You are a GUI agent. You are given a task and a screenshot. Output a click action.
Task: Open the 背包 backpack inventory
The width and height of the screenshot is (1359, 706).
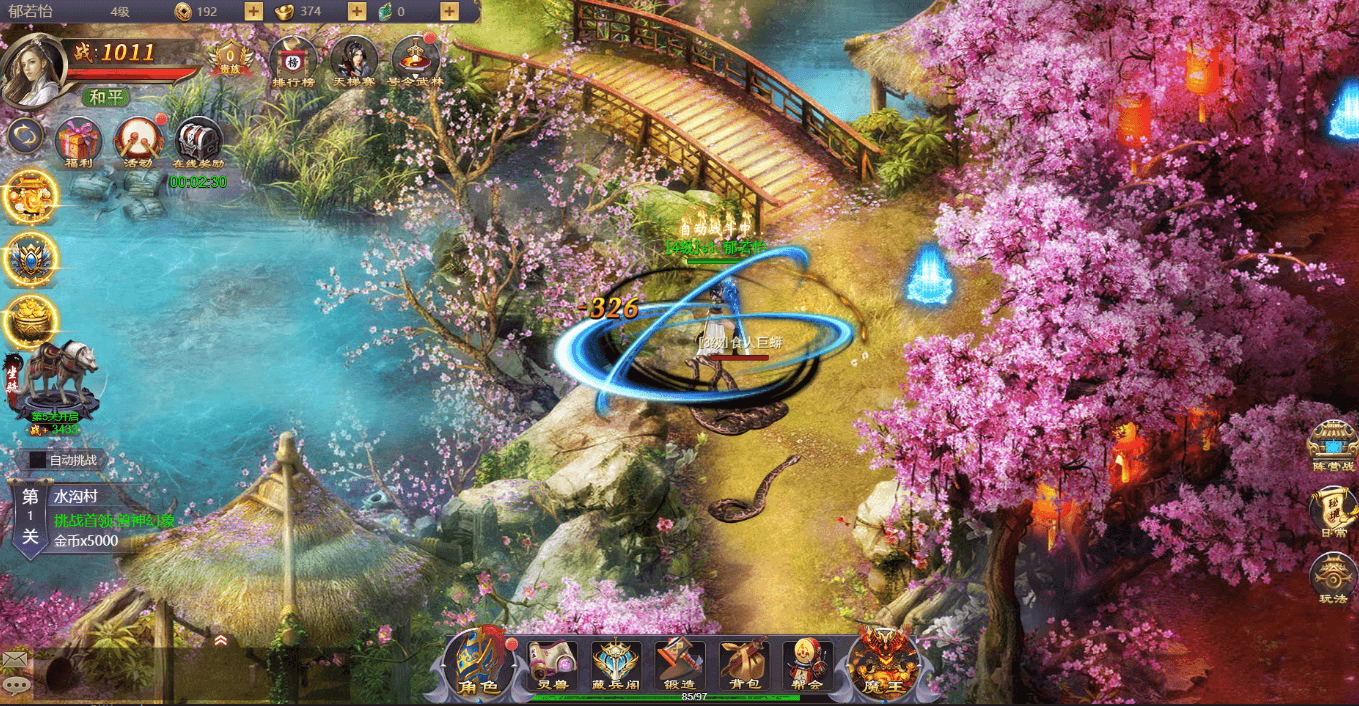pyautogui.click(x=743, y=664)
